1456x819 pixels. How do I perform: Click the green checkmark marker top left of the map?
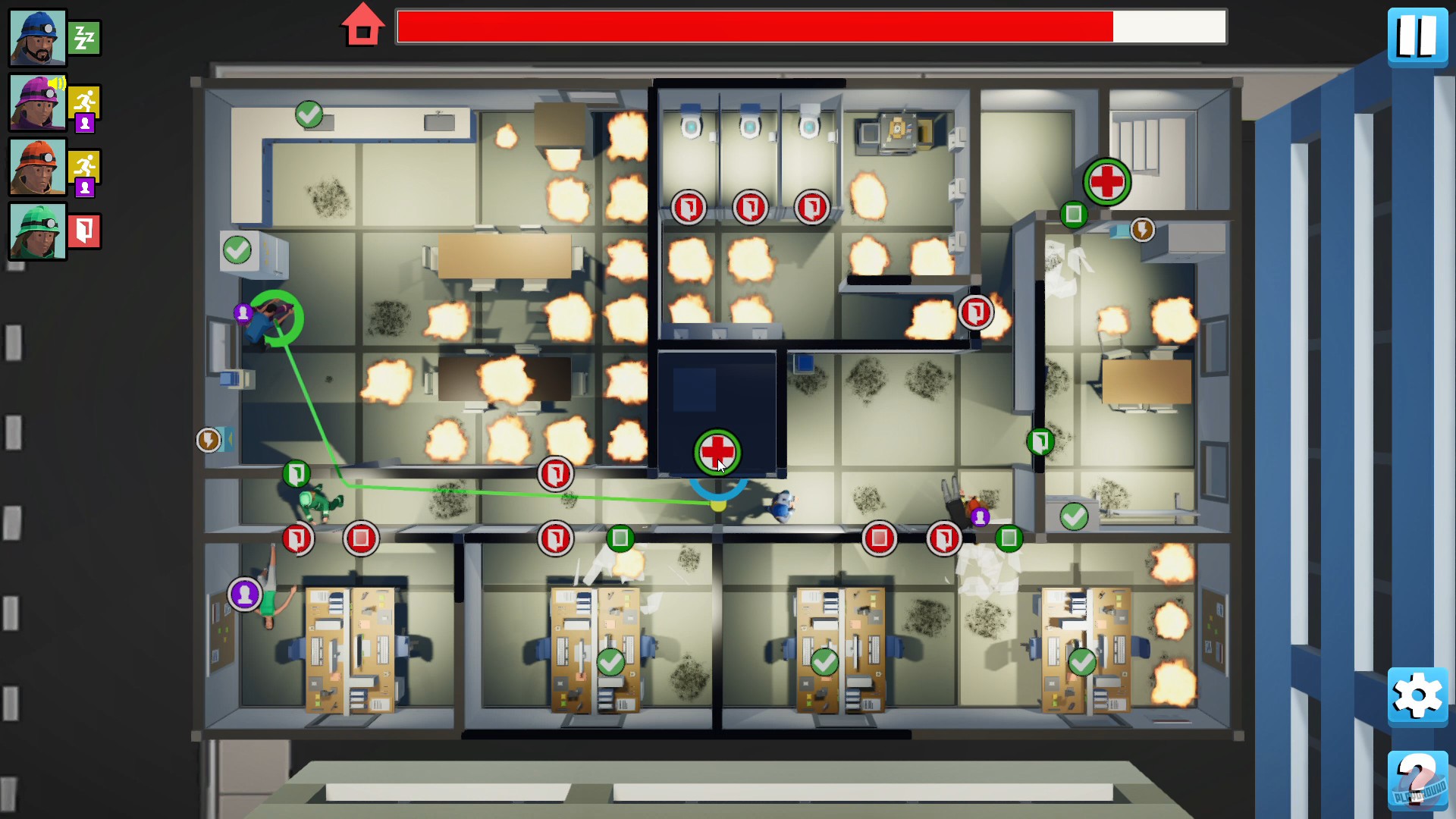click(x=309, y=115)
